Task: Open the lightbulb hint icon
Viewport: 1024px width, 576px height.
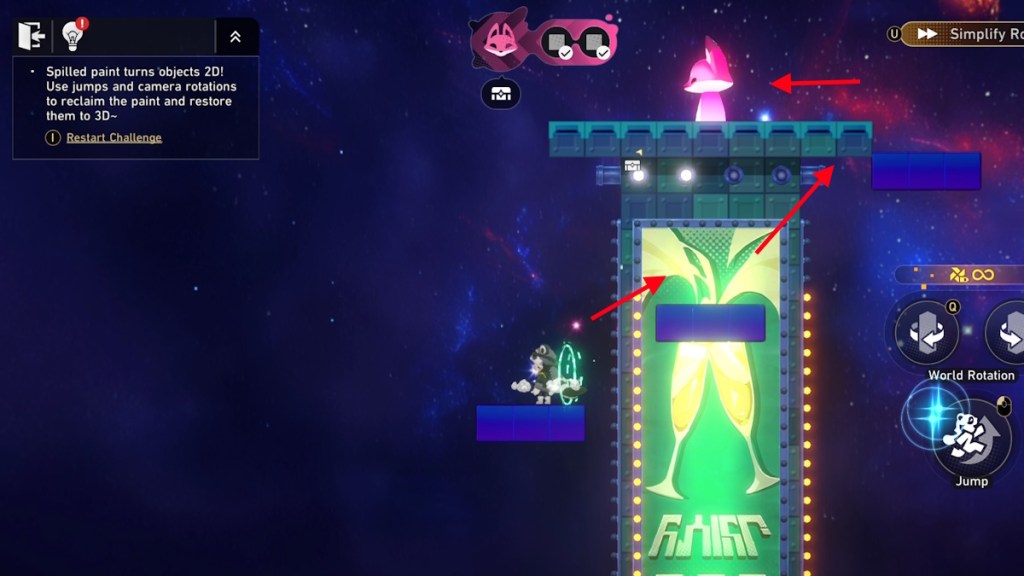Action: [x=73, y=36]
